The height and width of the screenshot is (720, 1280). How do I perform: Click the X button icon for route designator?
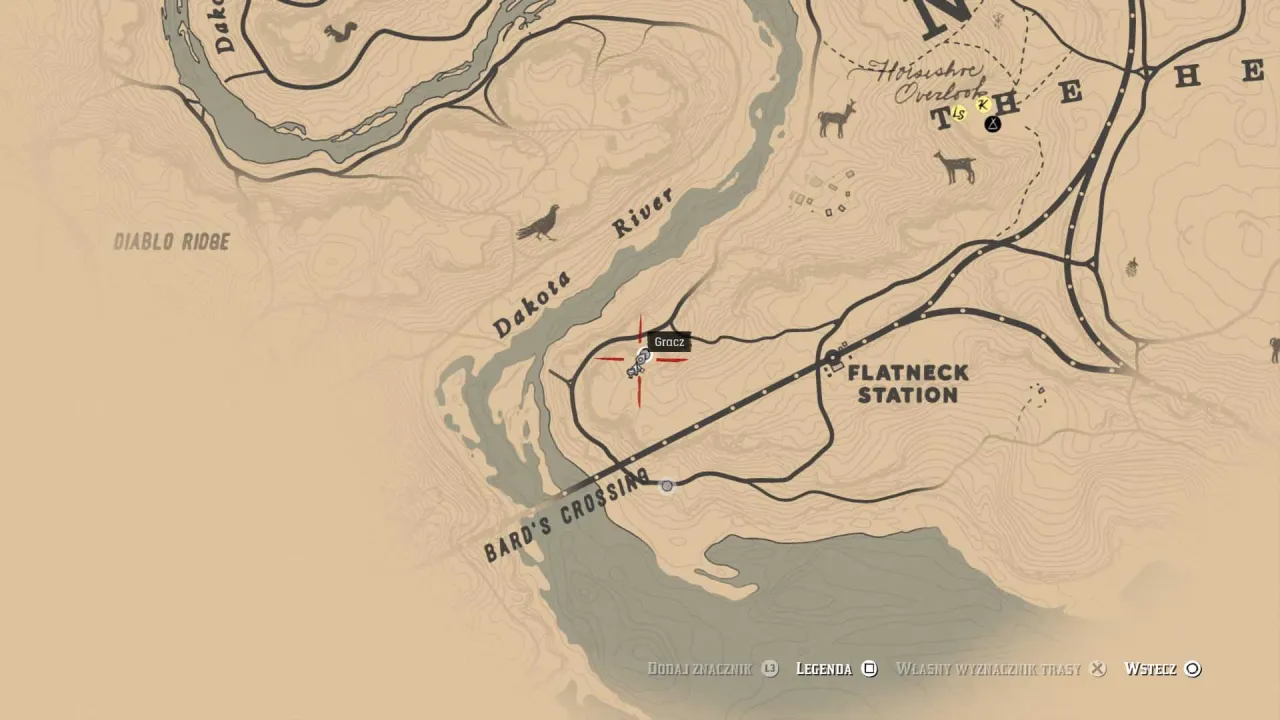[x=1097, y=669]
